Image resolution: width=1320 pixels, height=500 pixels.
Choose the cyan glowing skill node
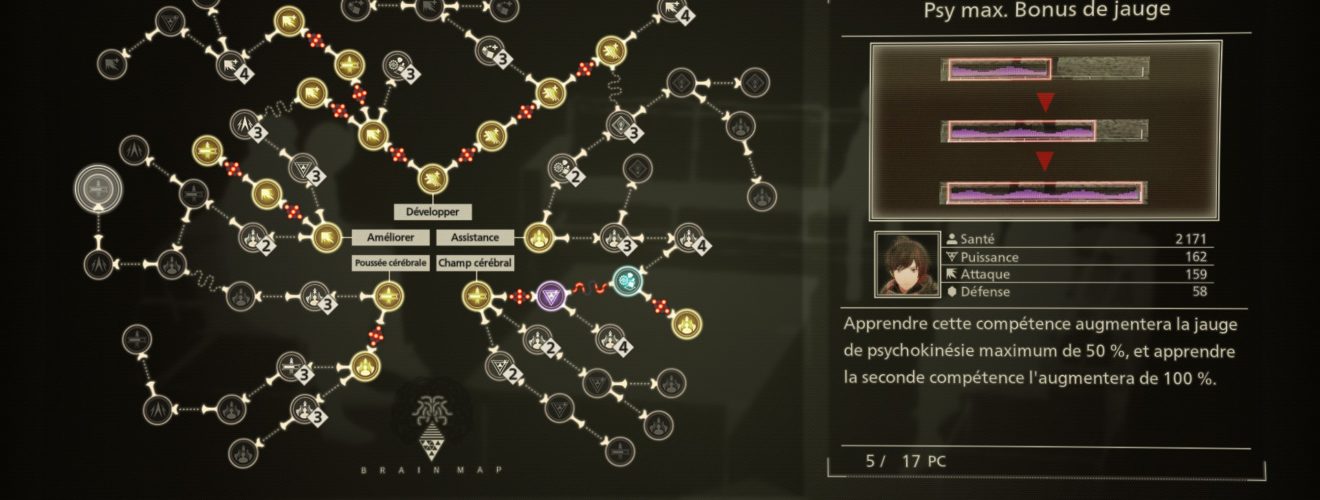pyautogui.click(x=627, y=280)
